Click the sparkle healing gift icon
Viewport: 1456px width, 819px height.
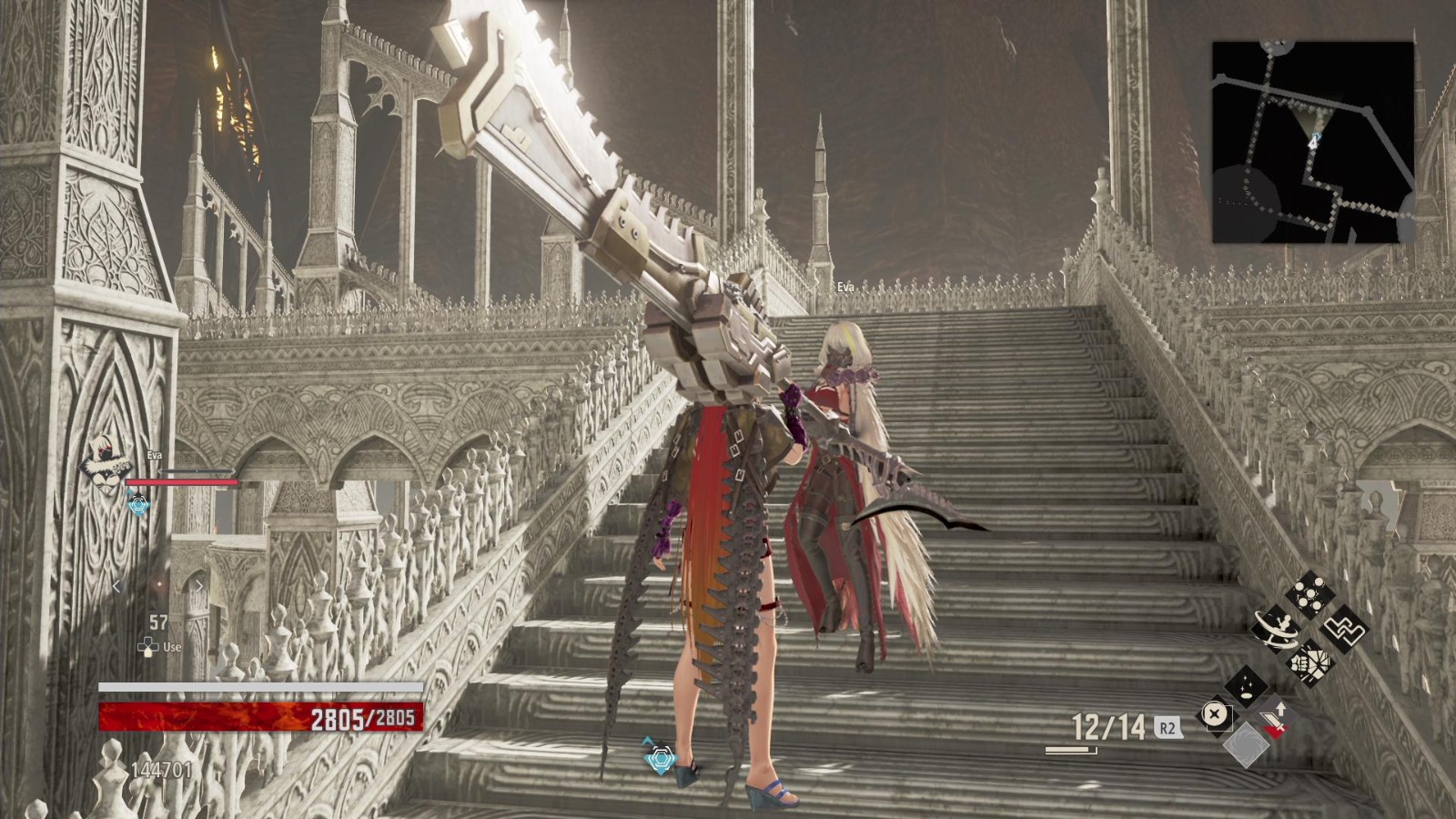click(x=1247, y=687)
